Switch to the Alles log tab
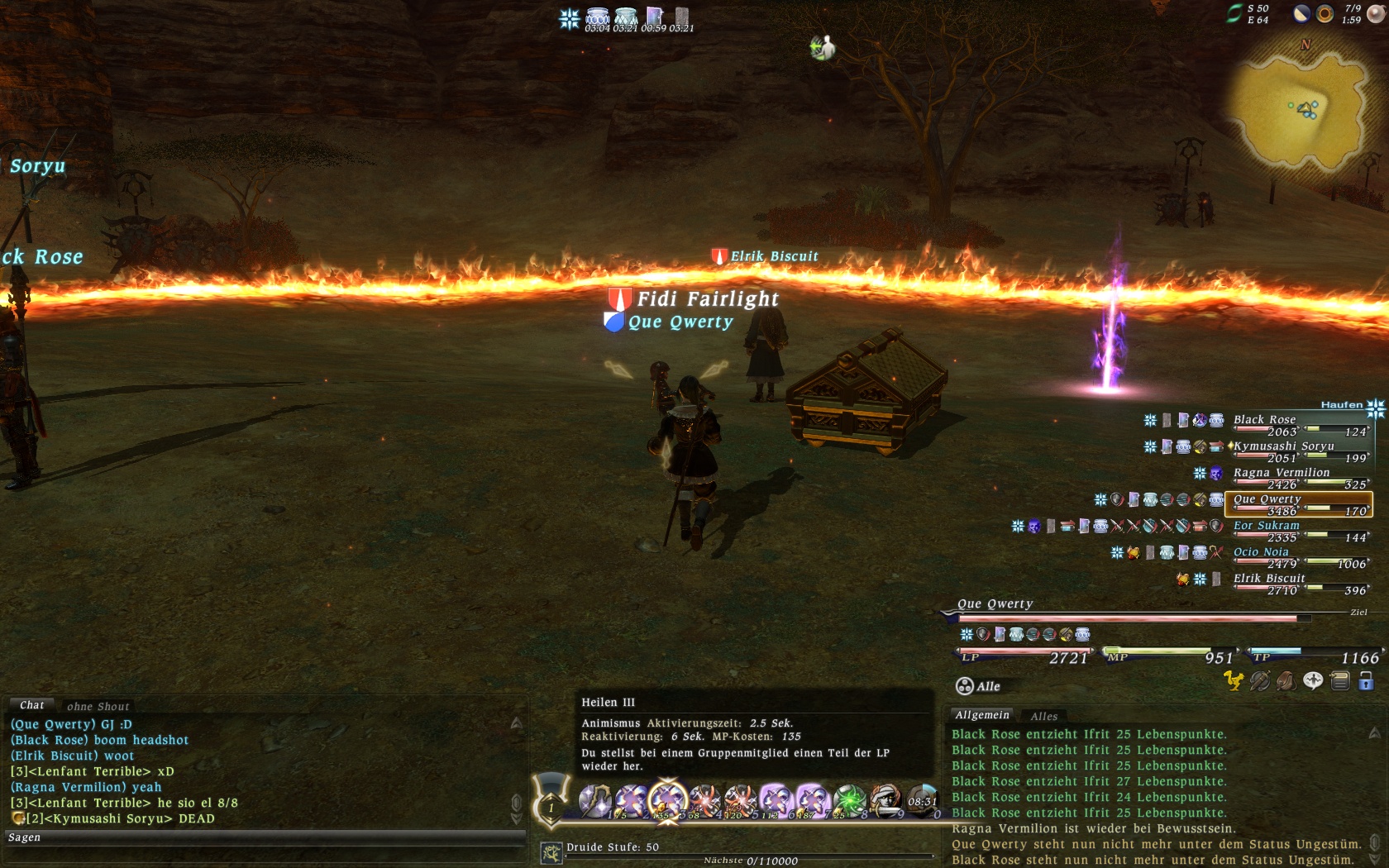Image resolution: width=1389 pixels, height=868 pixels. click(1043, 716)
